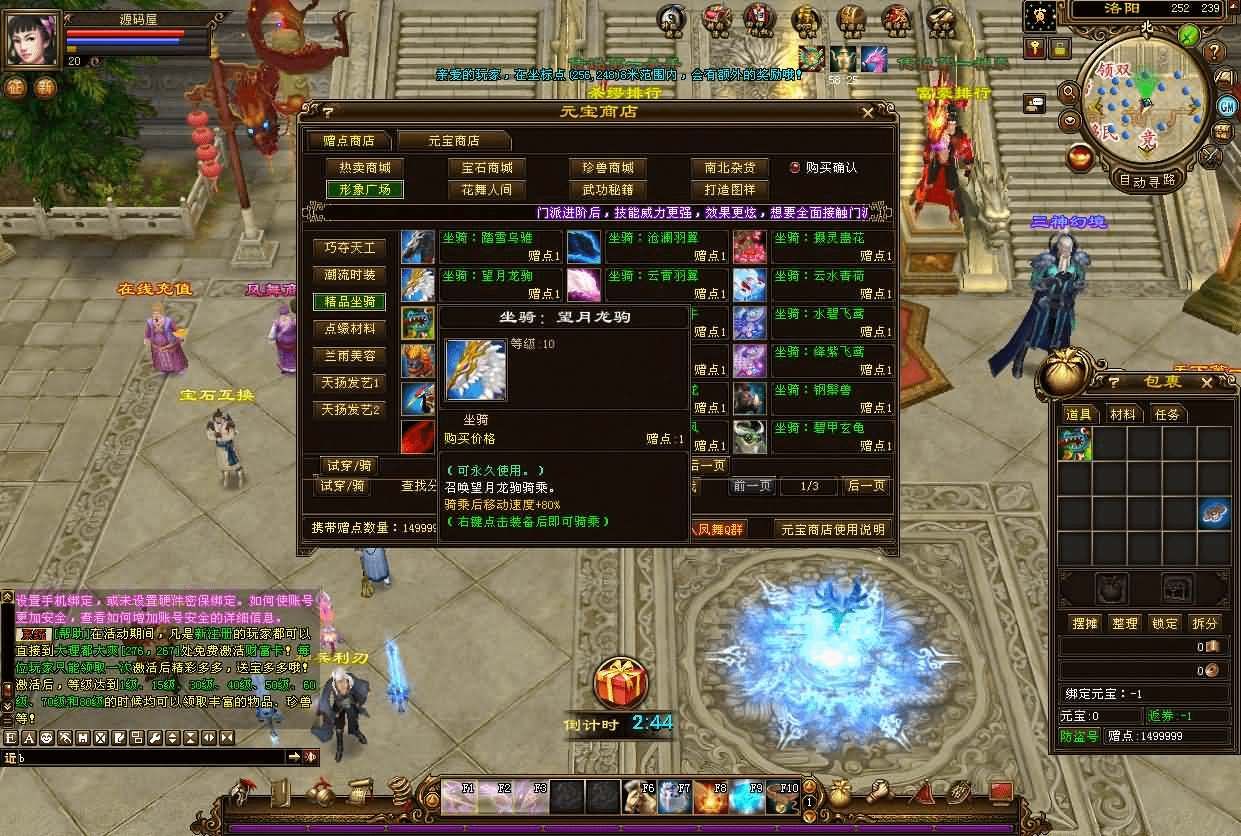Go to the next page with 后一页

[x=866, y=486]
